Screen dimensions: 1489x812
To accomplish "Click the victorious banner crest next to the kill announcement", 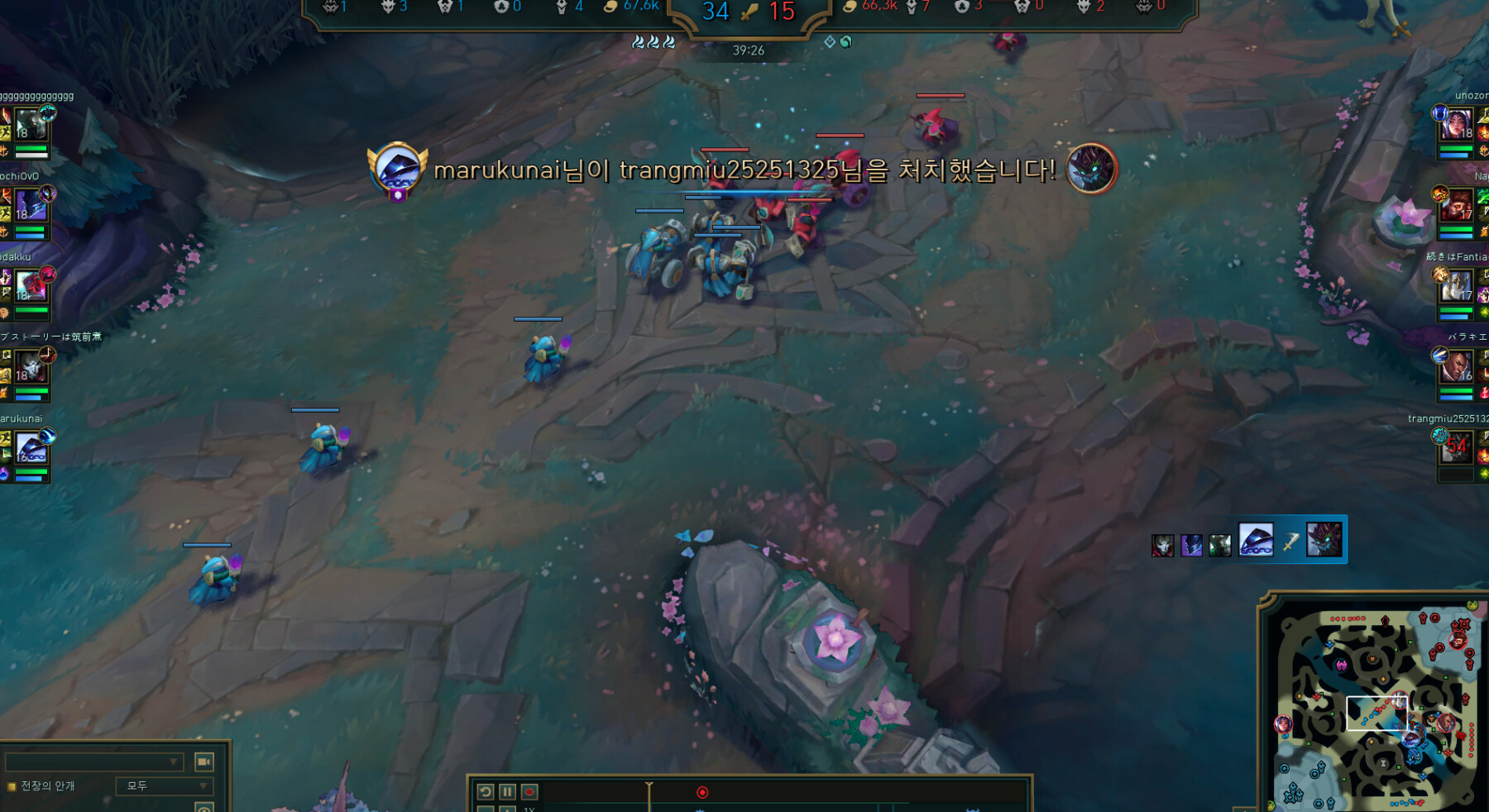I will (398, 166).
